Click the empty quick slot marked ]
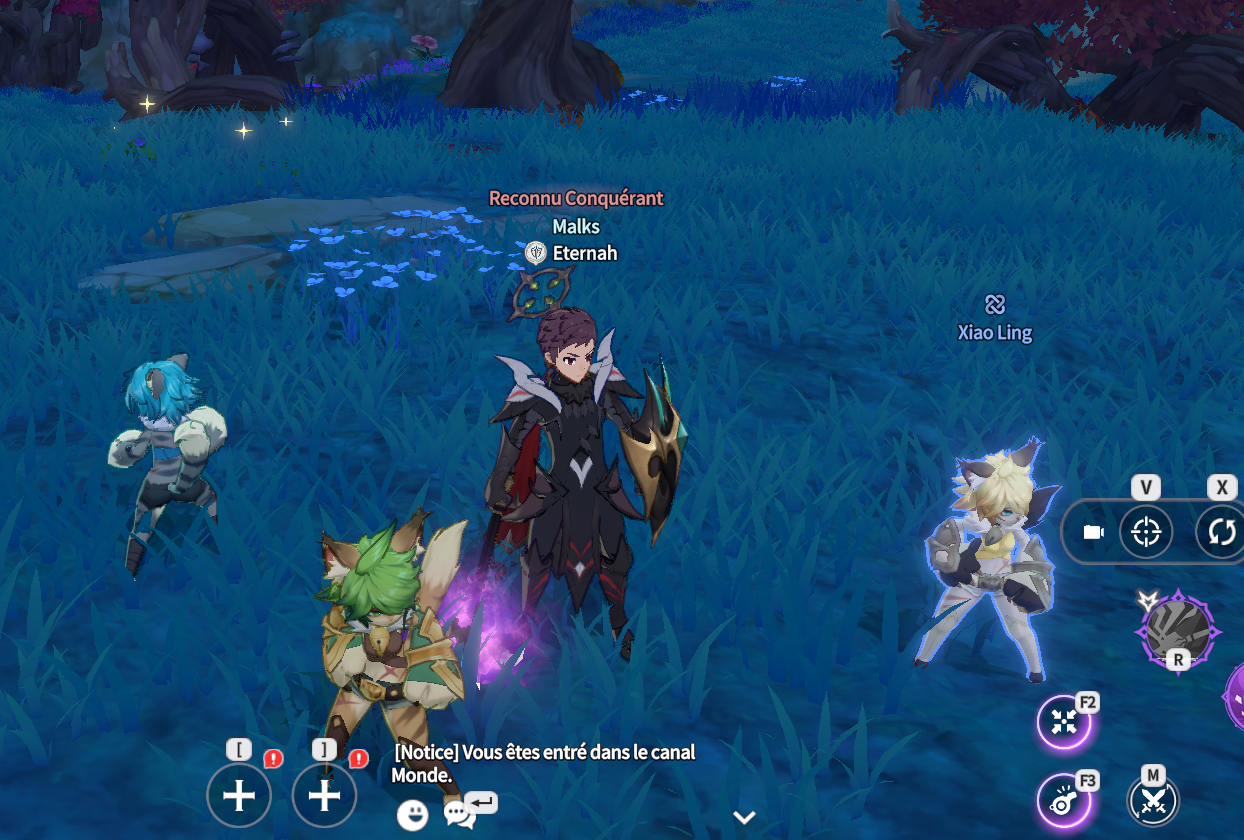Viewport: 1244px width, 840px height. [x=325, y=796]
